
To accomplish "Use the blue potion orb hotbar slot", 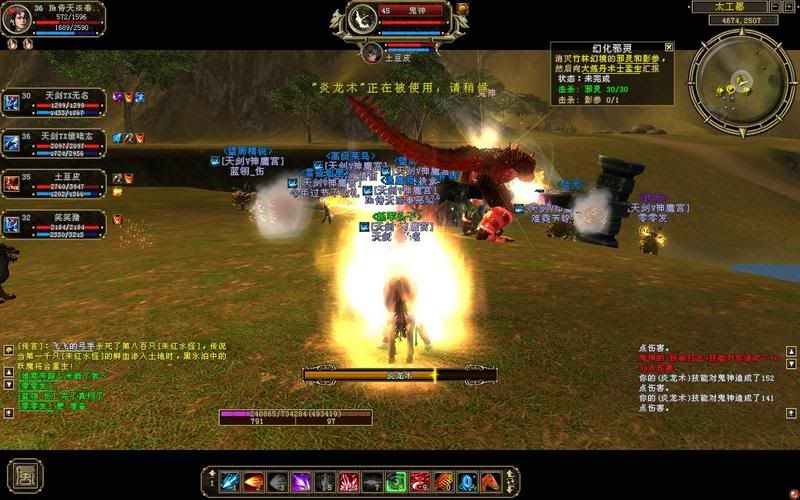I will click(x=467, y=482).
